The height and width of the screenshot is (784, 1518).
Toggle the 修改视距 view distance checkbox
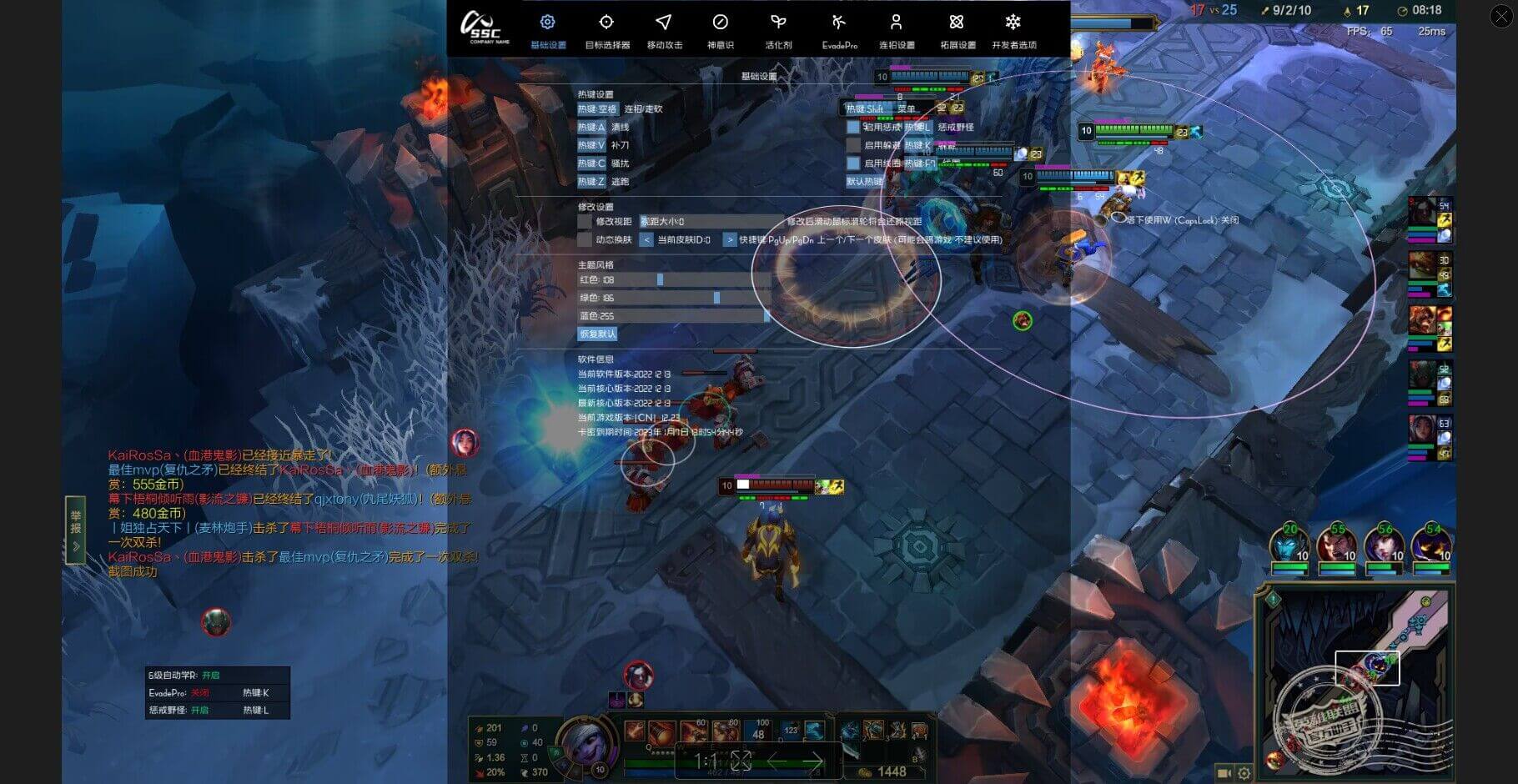(x=585, y=223)
